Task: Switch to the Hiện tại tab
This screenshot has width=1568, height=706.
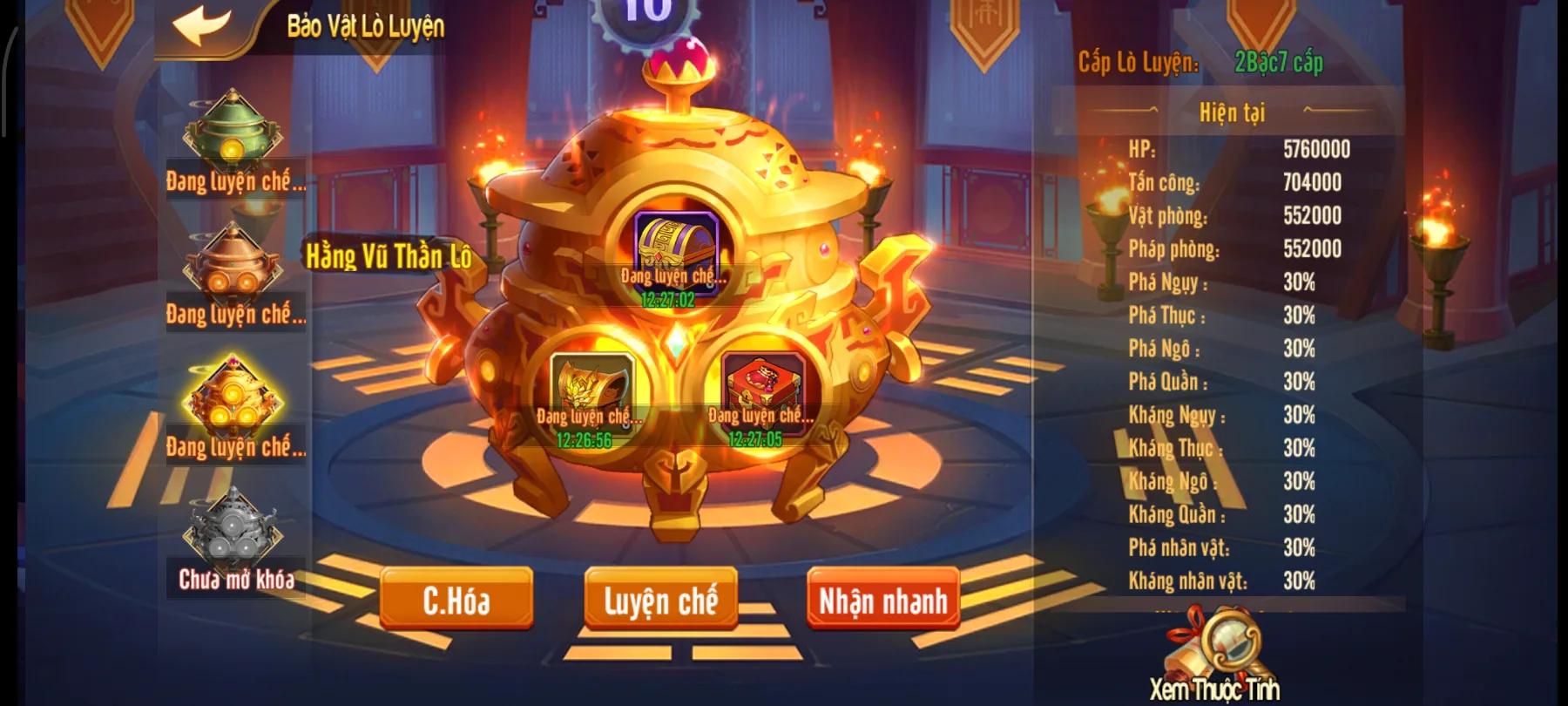Action: (1233, 112)
